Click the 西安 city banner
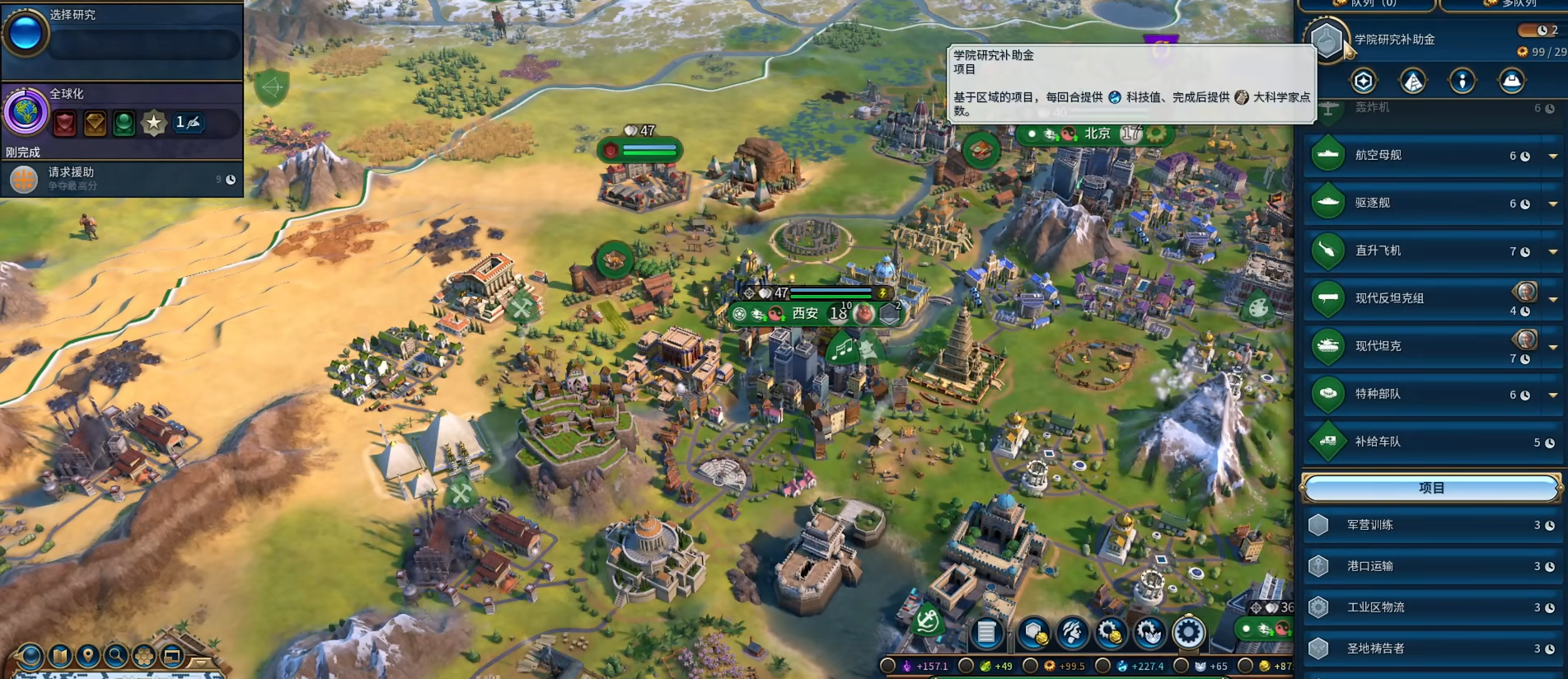 pyautogui.click(x=805, y=313)
